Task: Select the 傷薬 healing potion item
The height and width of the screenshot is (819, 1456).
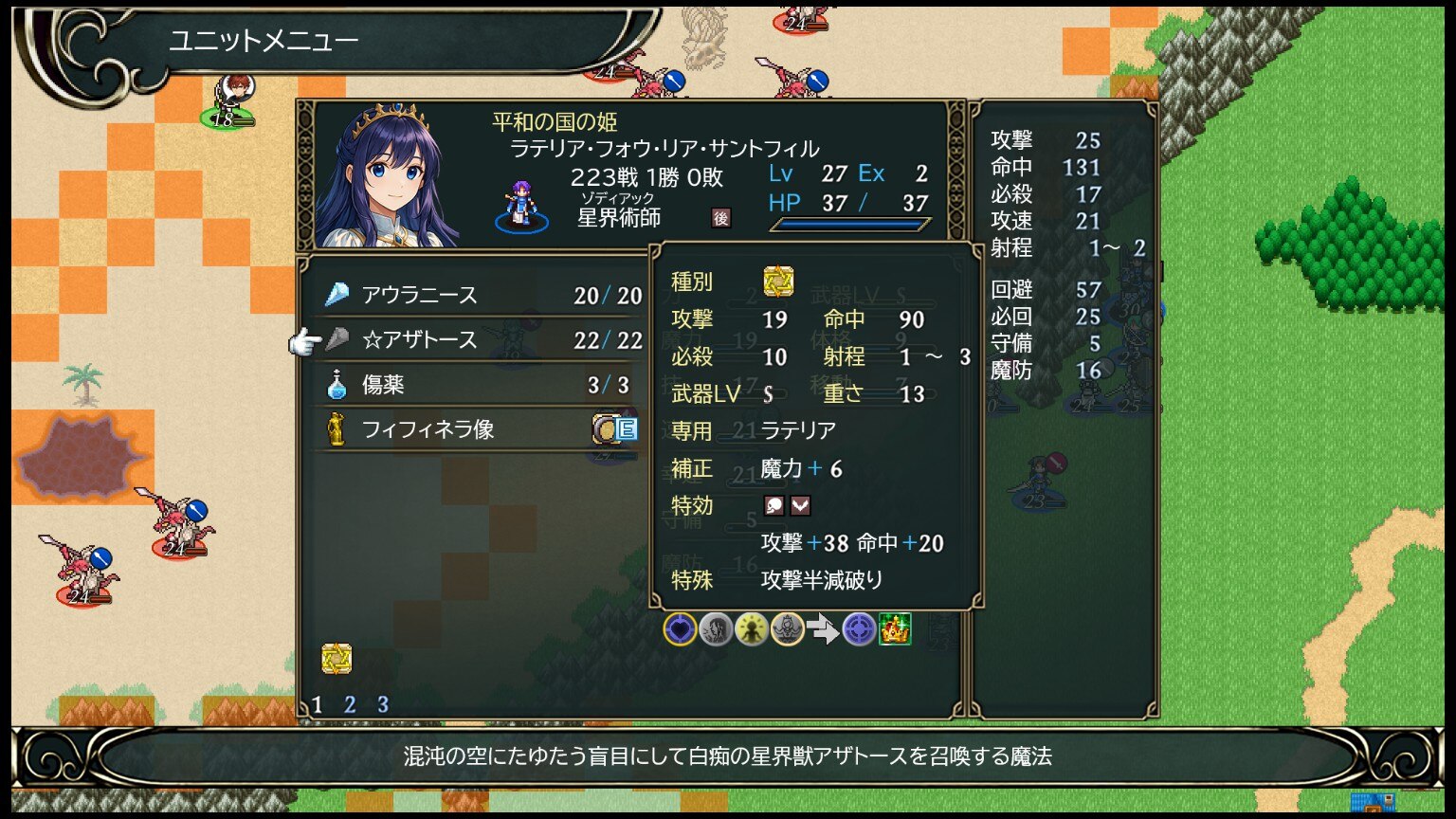Action: pyautogui.click(x=474, y=385)
